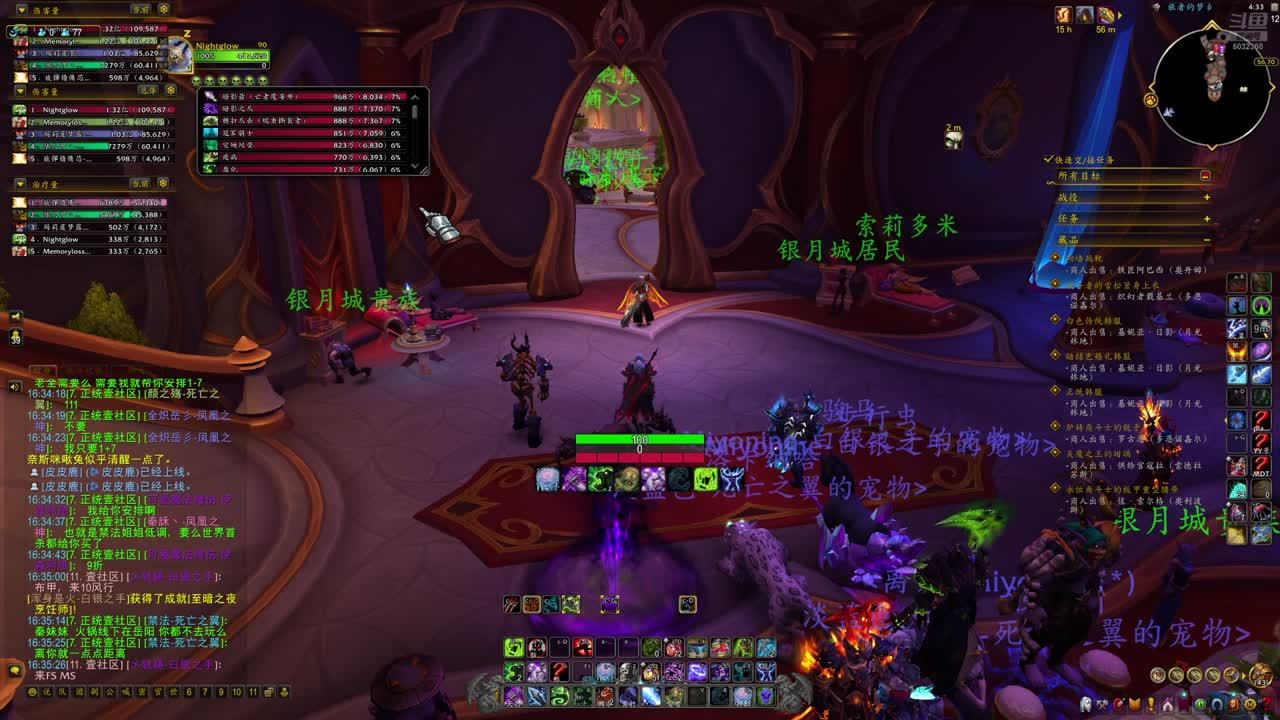Image resolution: width=1280 pixels, height=720 pixels.
Task: Open the top damage meter settings gear
Action: pyautogui.click(x=164, y=9)
